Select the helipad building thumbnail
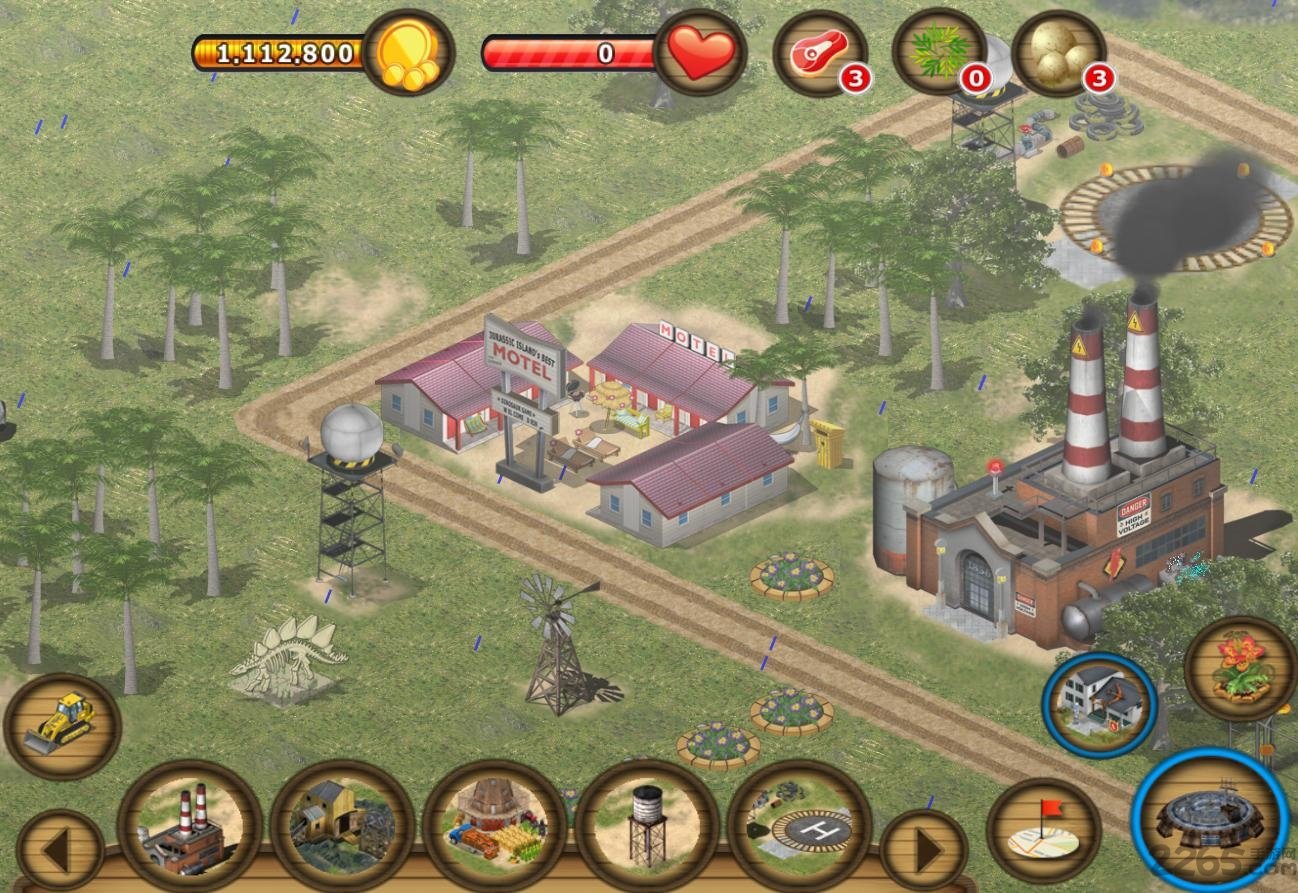1298x893 pixels. (x=799, y=826)
